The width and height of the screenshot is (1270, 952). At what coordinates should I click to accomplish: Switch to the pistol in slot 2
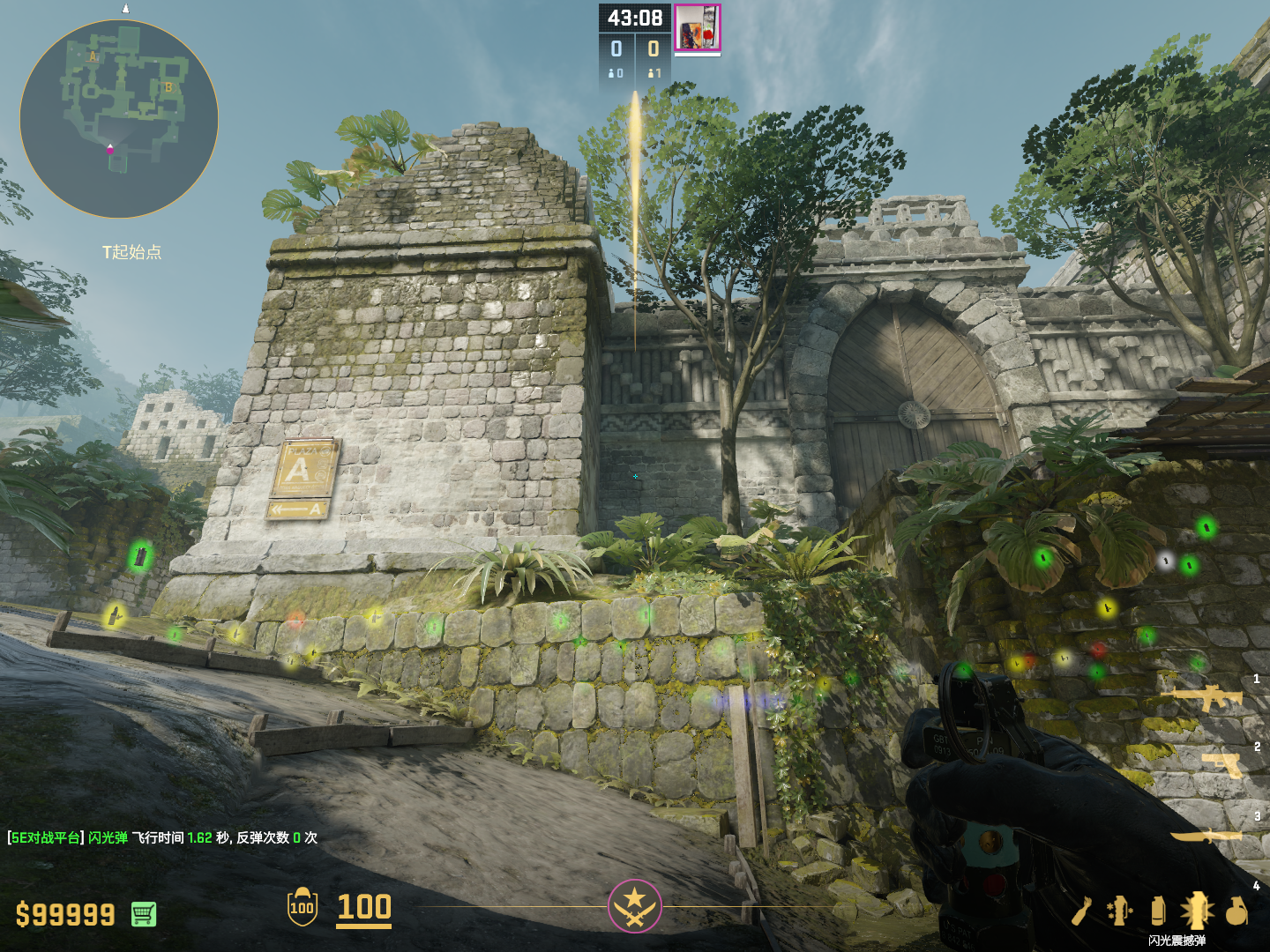[x=1223, y=765]
